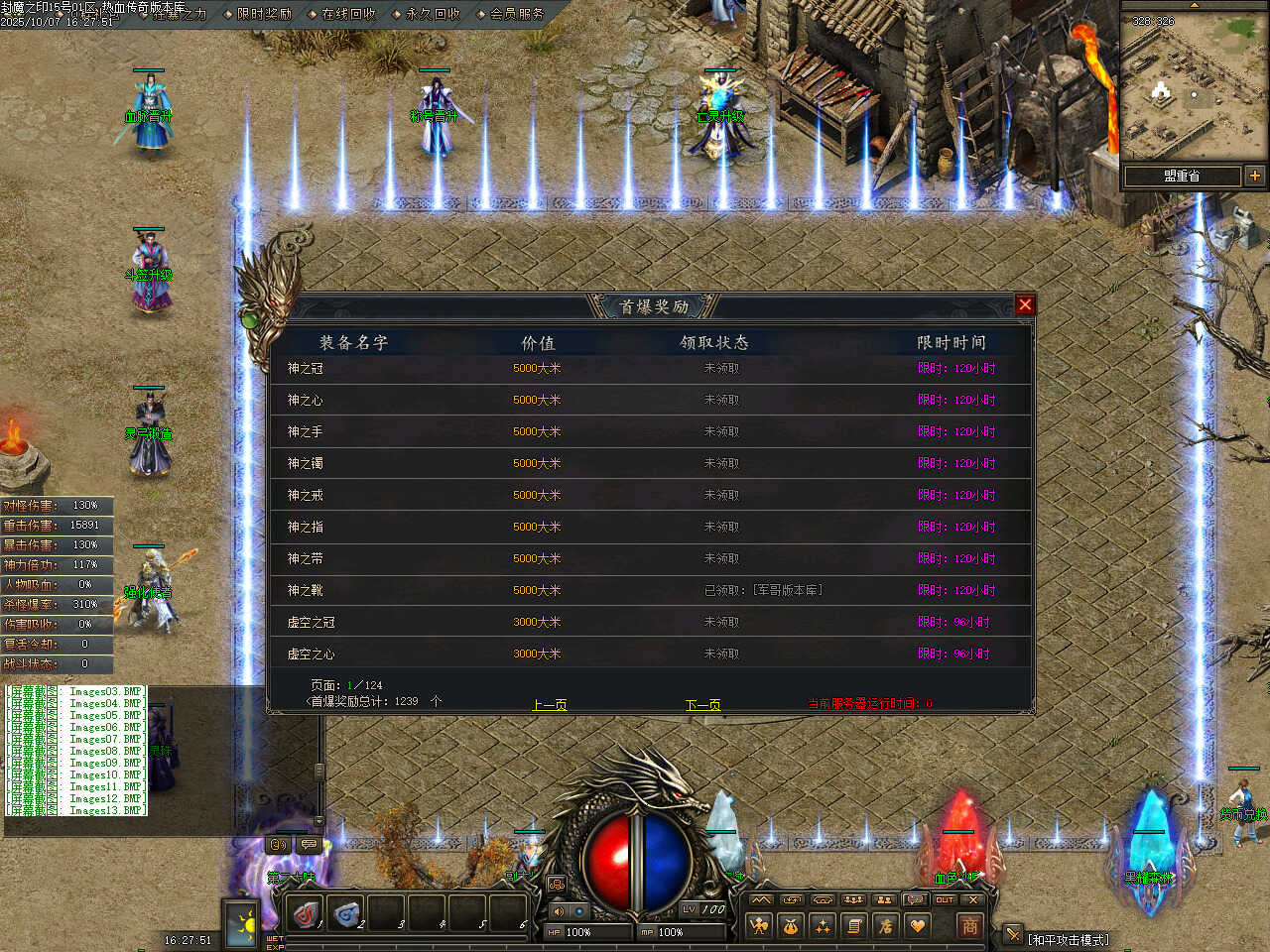Screen dimensions: 1270x952
Task: Close the 首爆奖励 reward window
Action: pos(1025,305)
